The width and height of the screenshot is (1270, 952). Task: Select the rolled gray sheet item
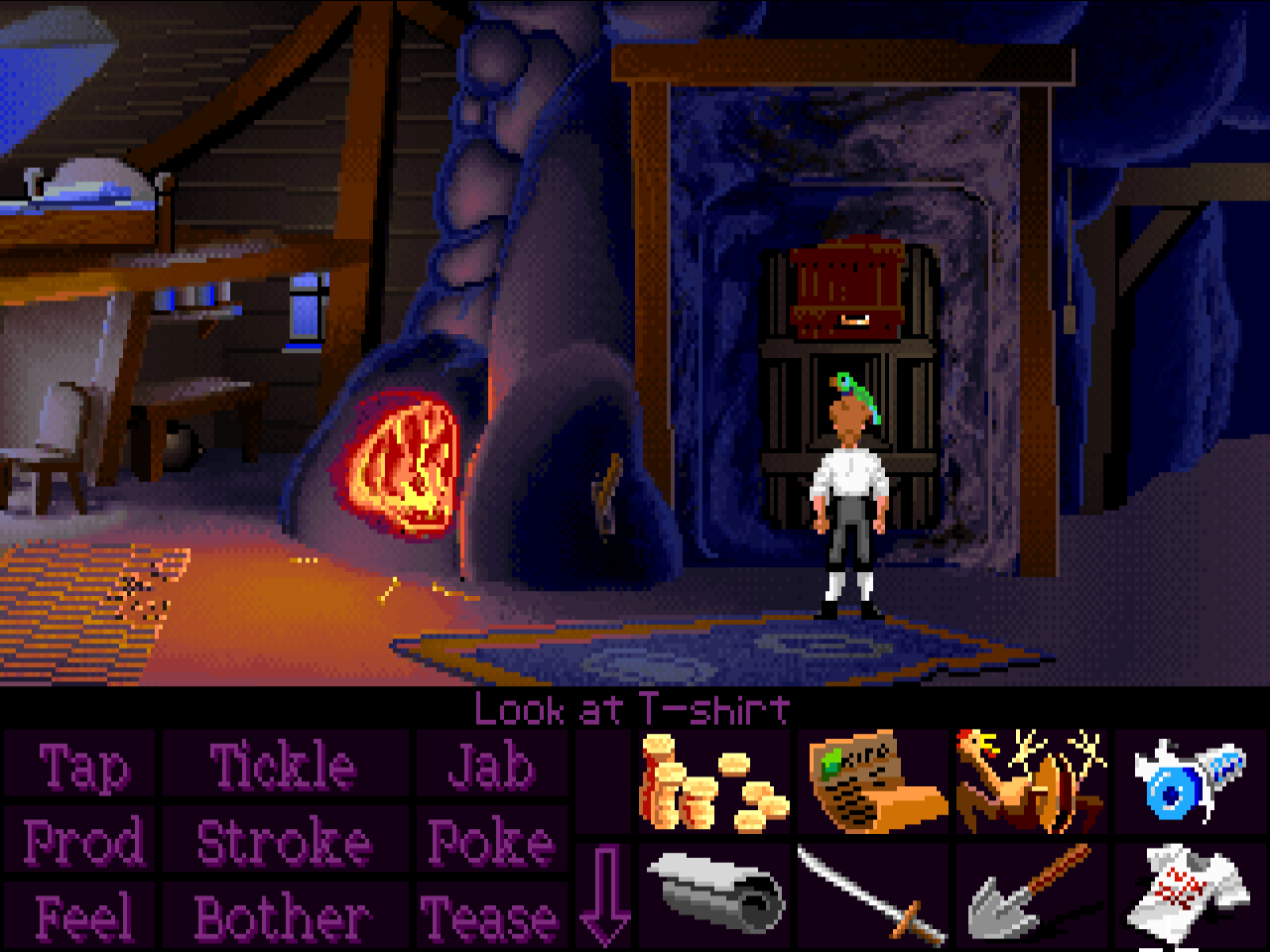pyautogui.click(x=713, y=894)
